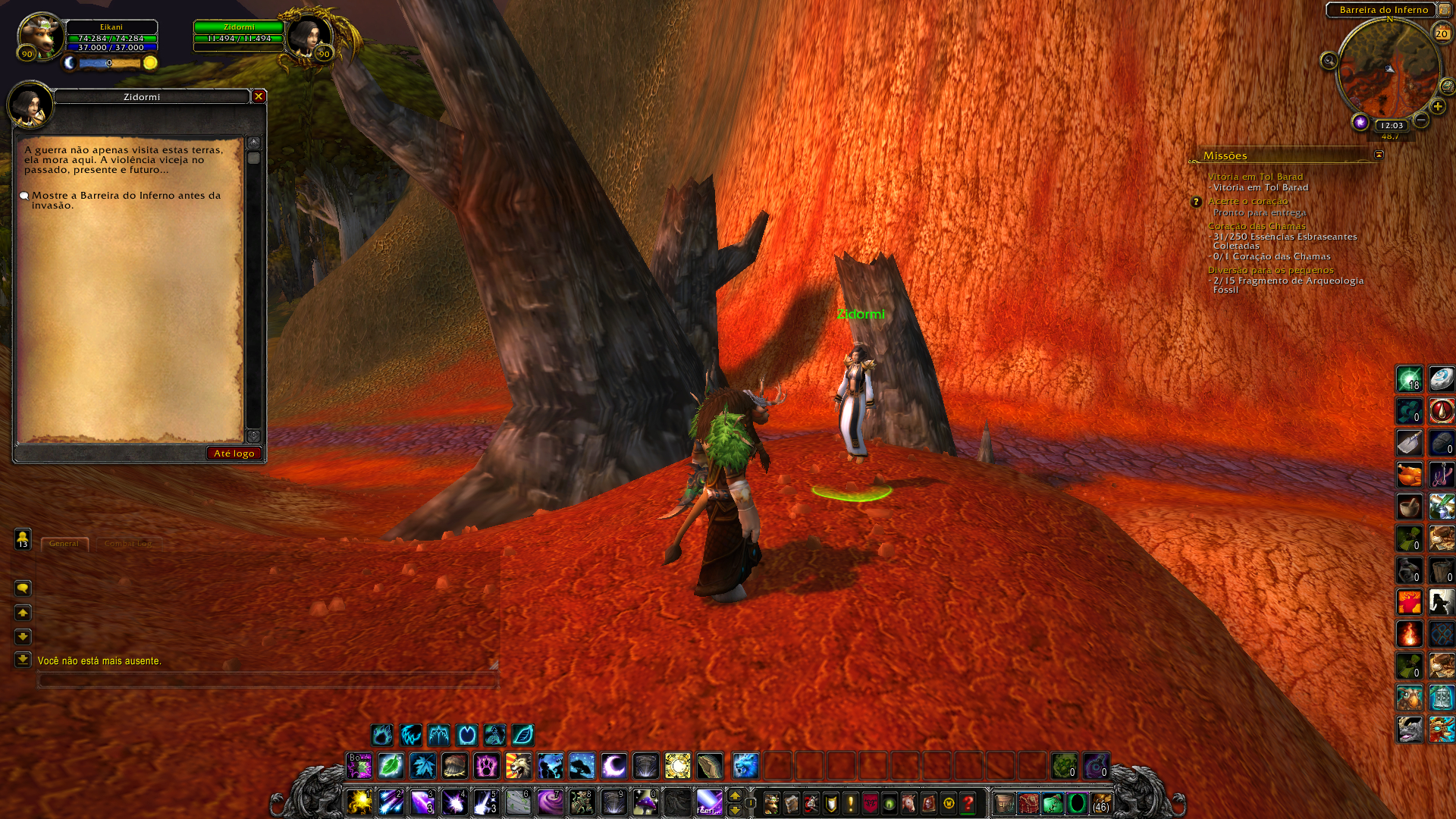This screenshot has width=1456, height=819.
Task: Choose the Barreira do Inferno dialogue option
Action: point(125,199)
